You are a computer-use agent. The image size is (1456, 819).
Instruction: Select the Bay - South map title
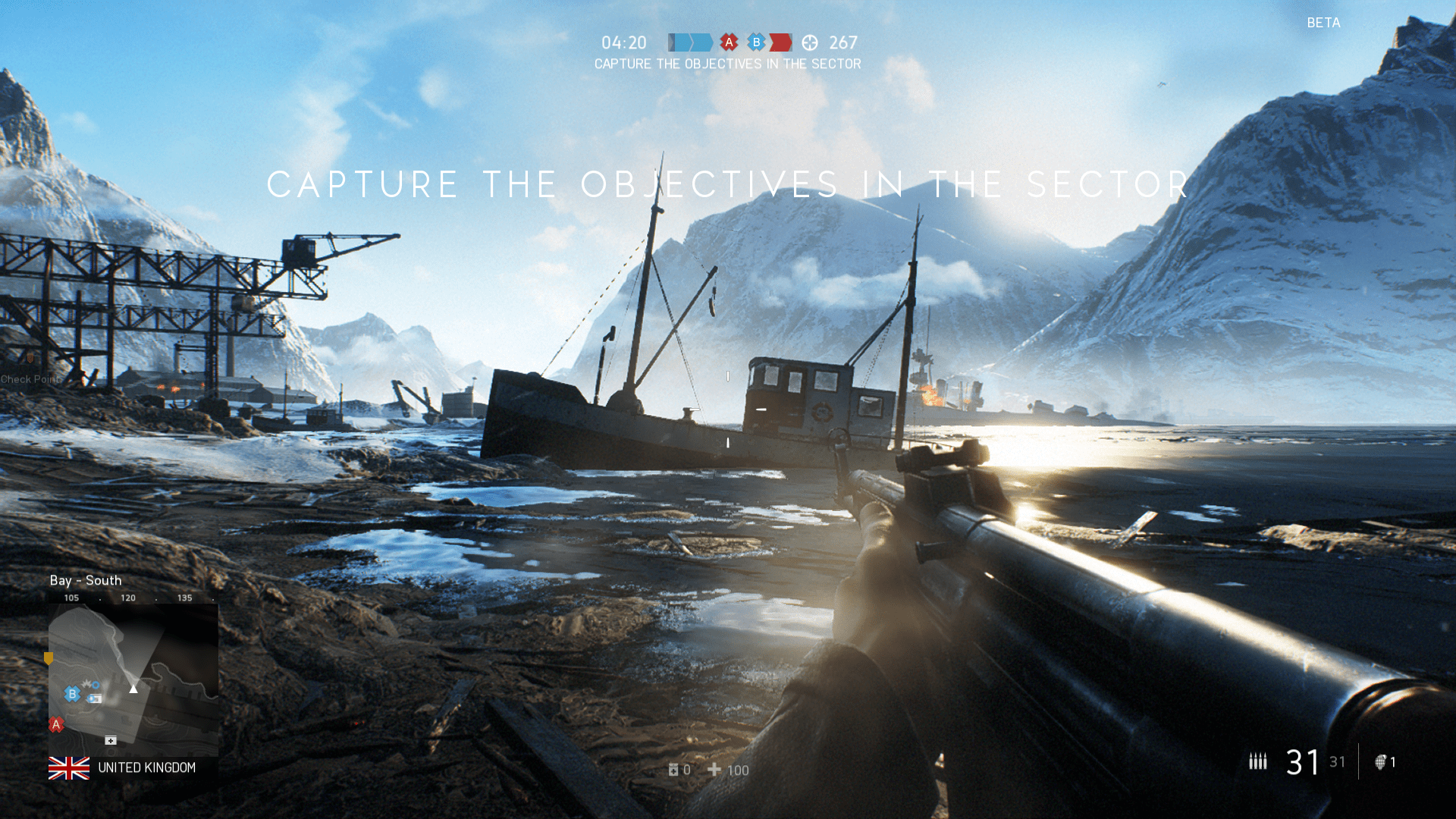(86, 580)
